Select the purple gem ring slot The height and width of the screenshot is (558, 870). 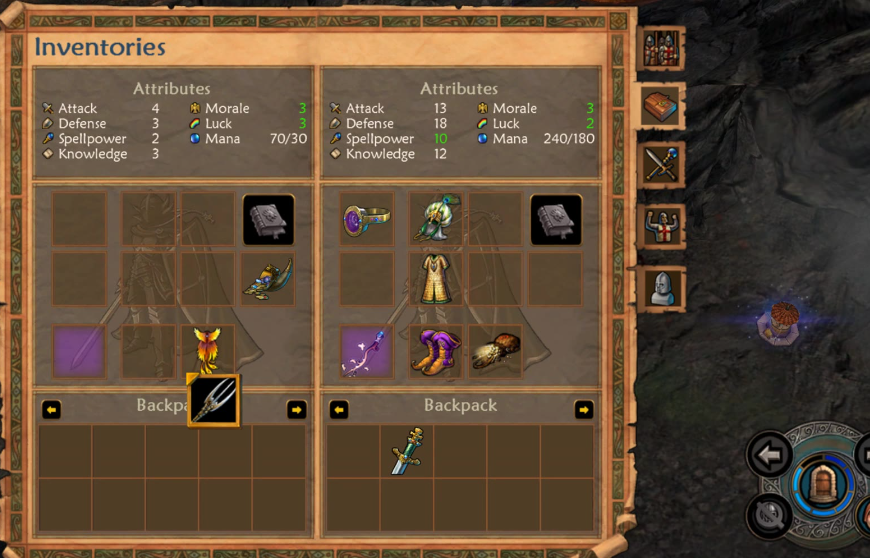click(366, 219)
